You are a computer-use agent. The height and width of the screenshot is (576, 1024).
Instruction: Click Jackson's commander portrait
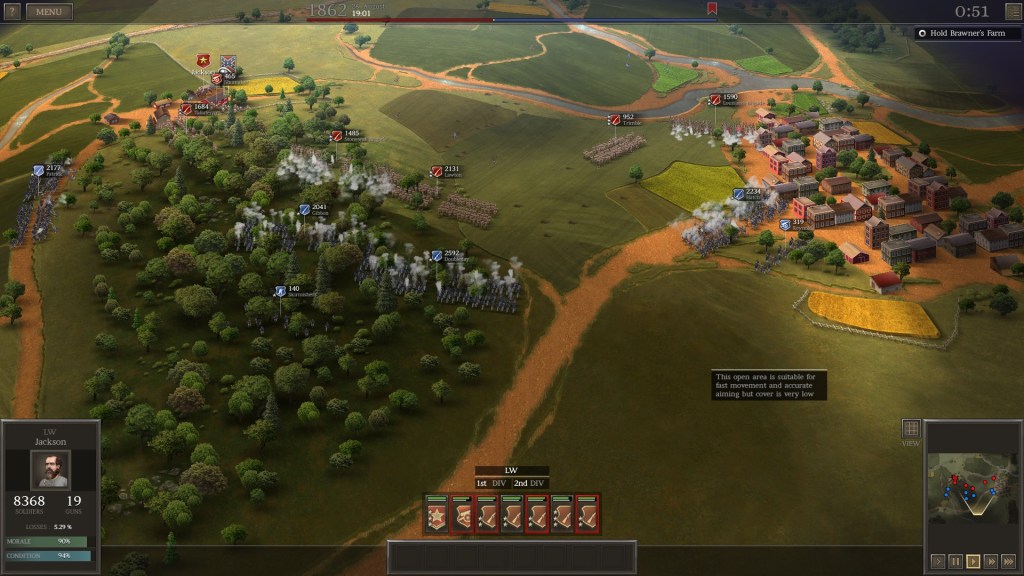(50, 470)
